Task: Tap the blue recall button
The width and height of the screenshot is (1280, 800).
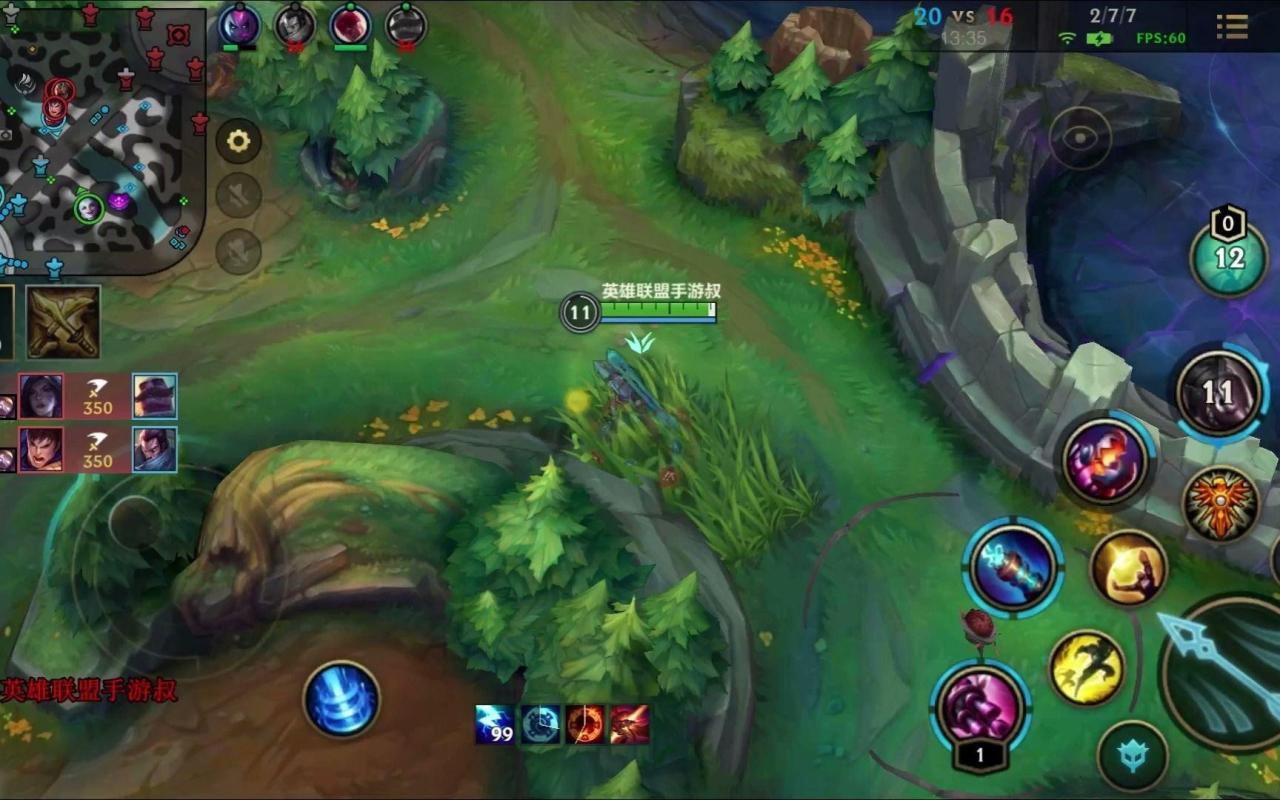Action: pos(342,699)
